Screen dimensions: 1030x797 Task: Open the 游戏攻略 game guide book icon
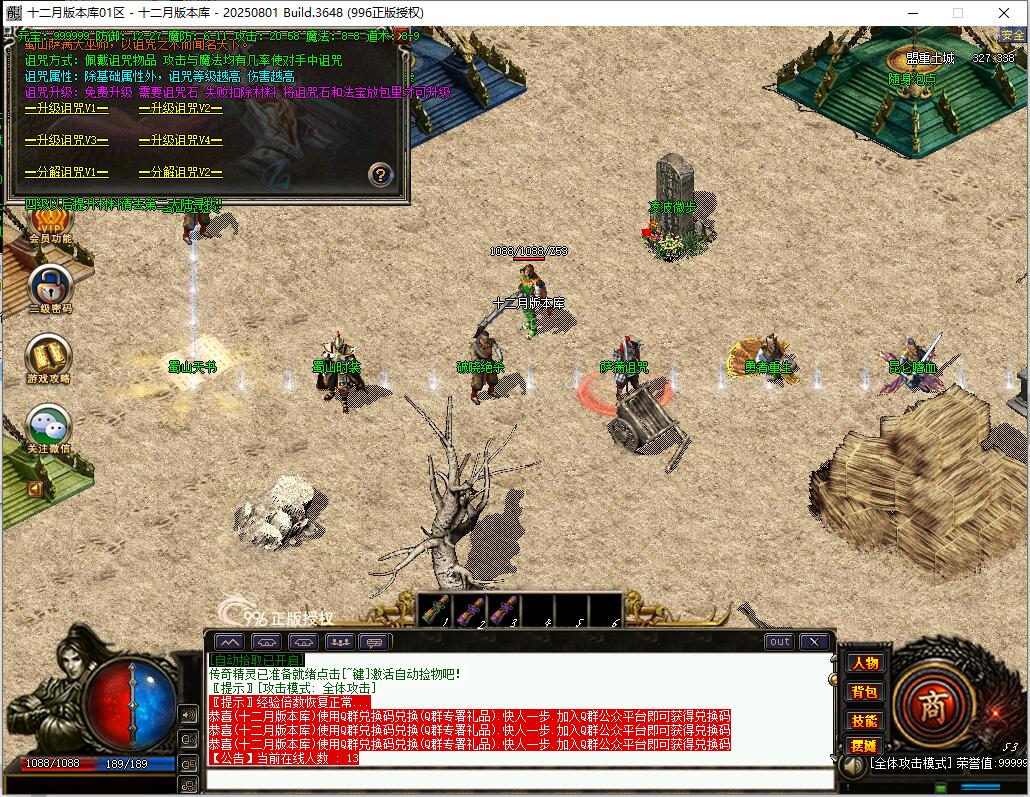tap(49, 354)
